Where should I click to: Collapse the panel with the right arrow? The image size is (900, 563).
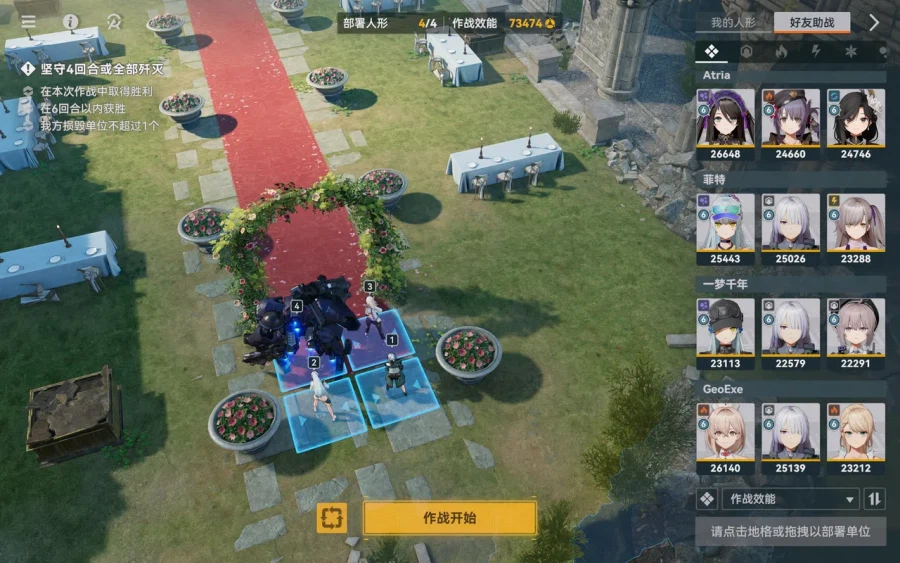(873, 22)
